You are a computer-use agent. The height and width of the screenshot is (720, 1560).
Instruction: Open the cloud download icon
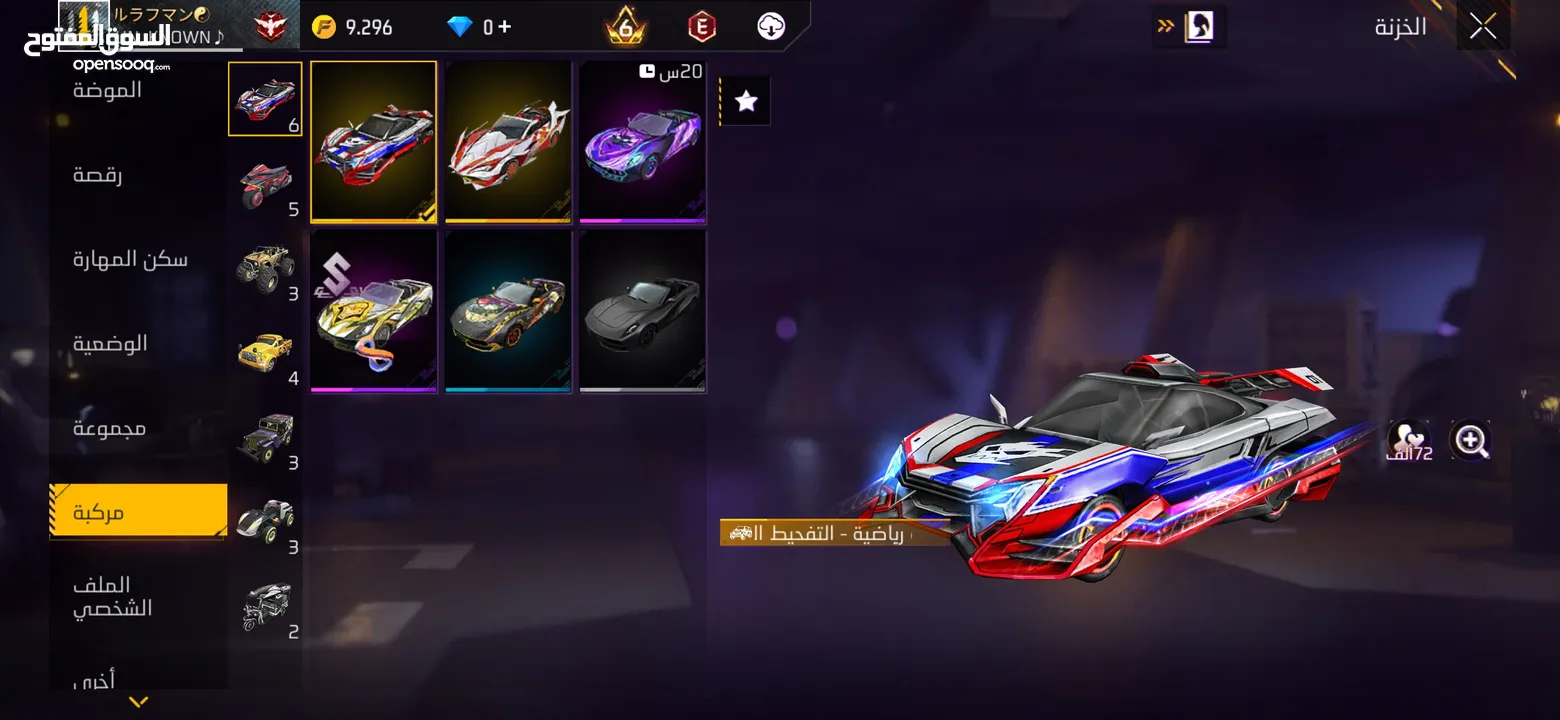click(771, 27)
